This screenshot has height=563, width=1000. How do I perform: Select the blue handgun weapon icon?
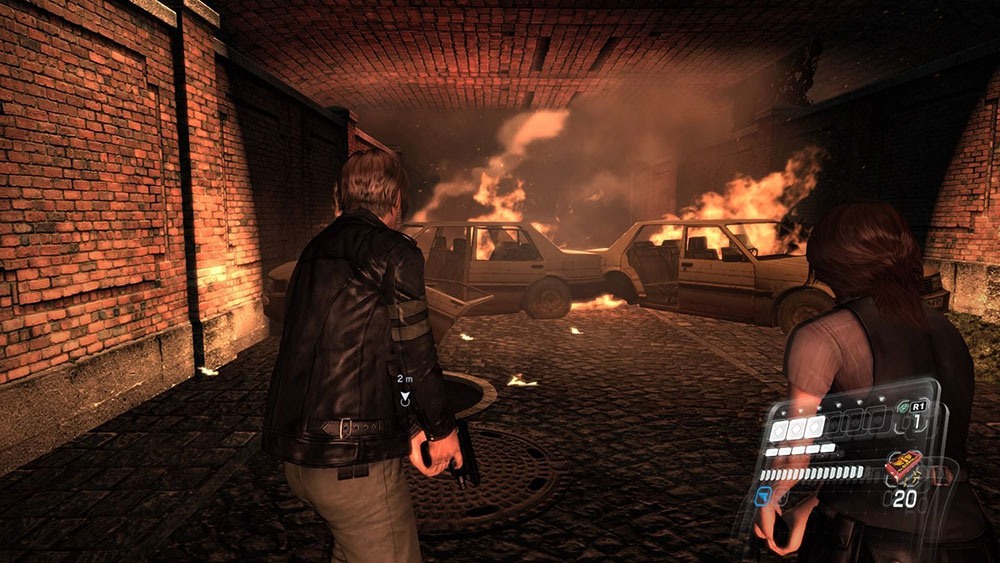click(765, 495)
